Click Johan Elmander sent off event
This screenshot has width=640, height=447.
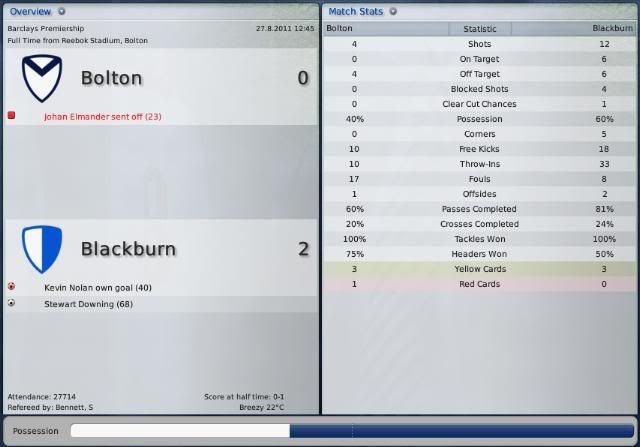102,116
